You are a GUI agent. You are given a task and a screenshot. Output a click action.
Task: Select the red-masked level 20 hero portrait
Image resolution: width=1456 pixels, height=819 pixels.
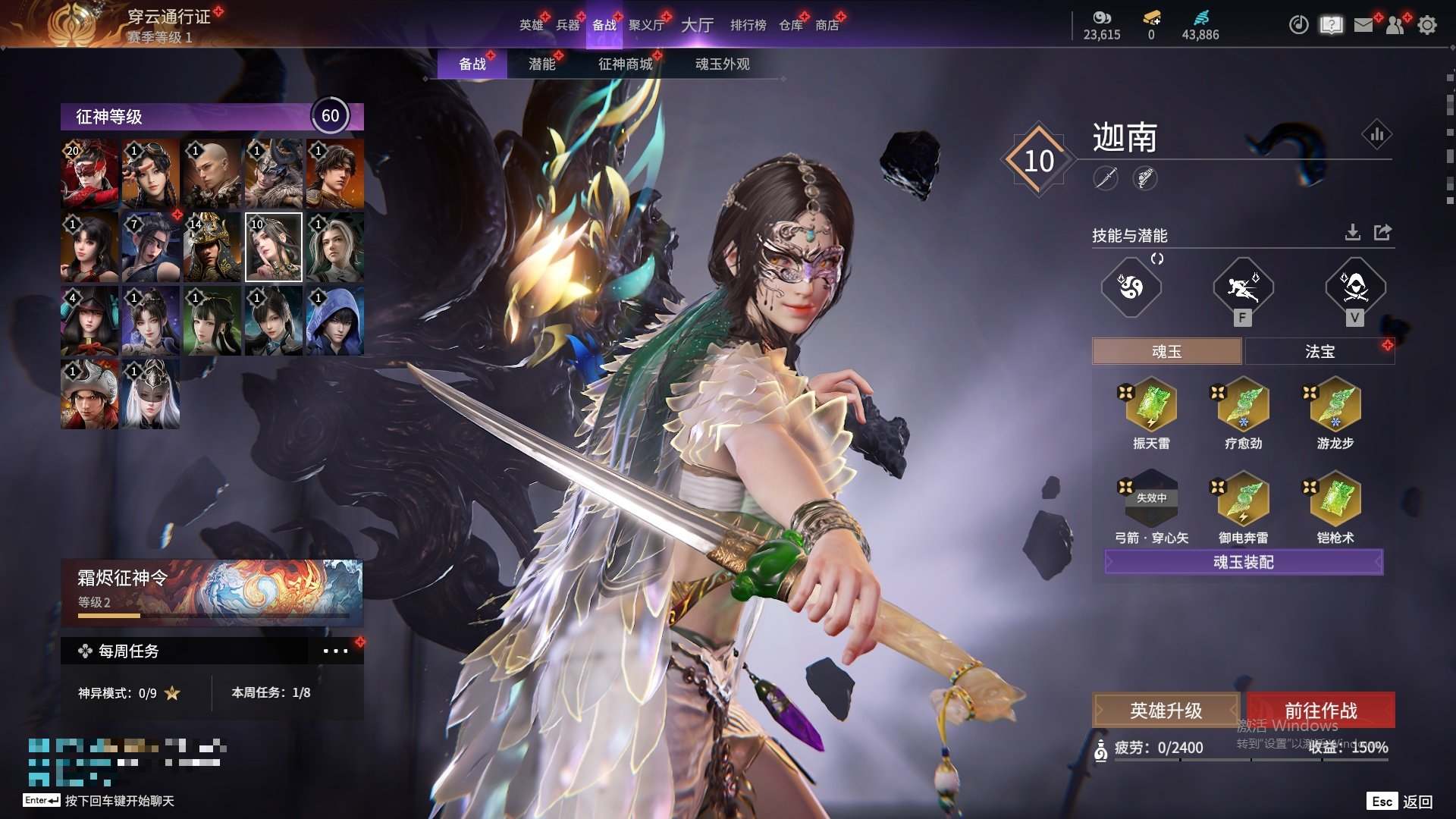89,174
